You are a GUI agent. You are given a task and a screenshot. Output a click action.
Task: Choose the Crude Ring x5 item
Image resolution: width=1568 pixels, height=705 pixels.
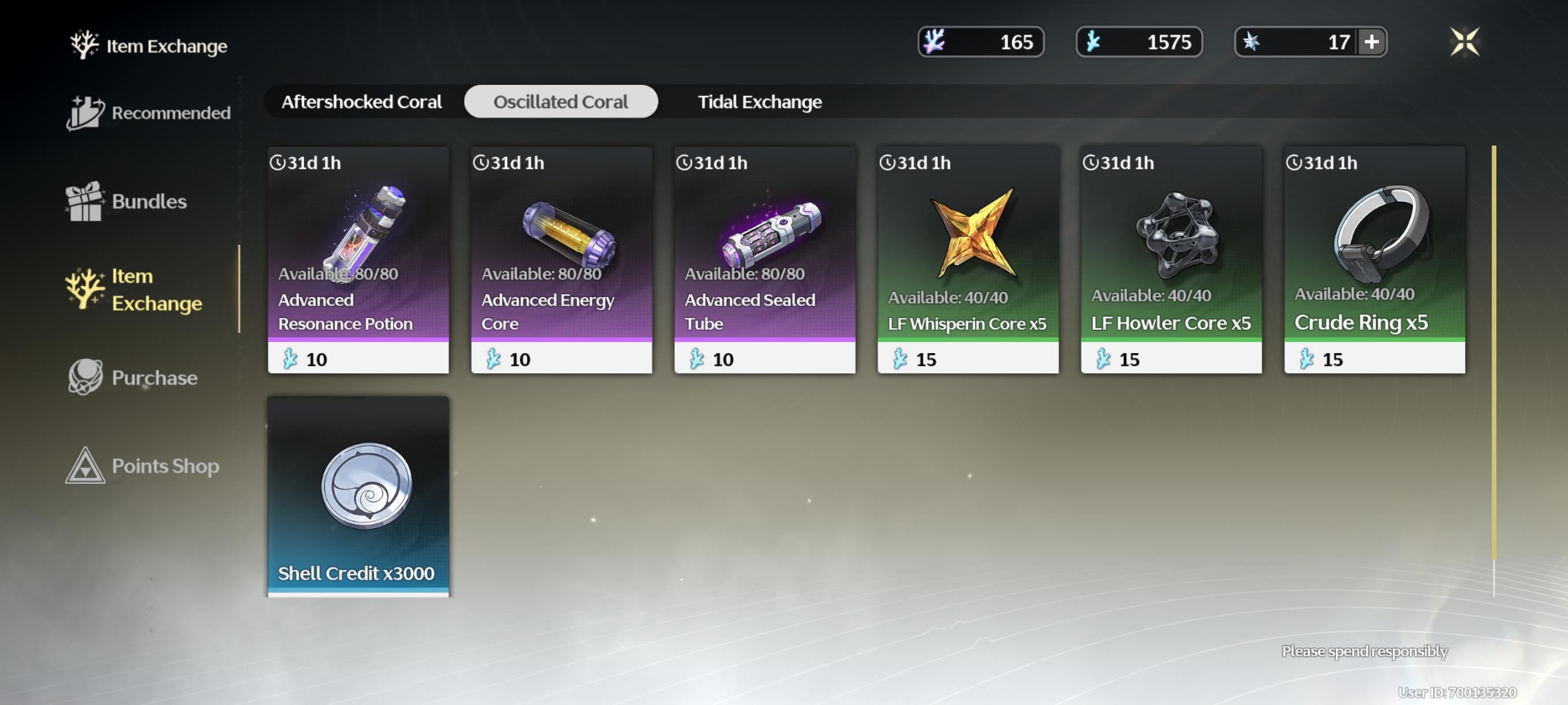tap(1374, 259)
